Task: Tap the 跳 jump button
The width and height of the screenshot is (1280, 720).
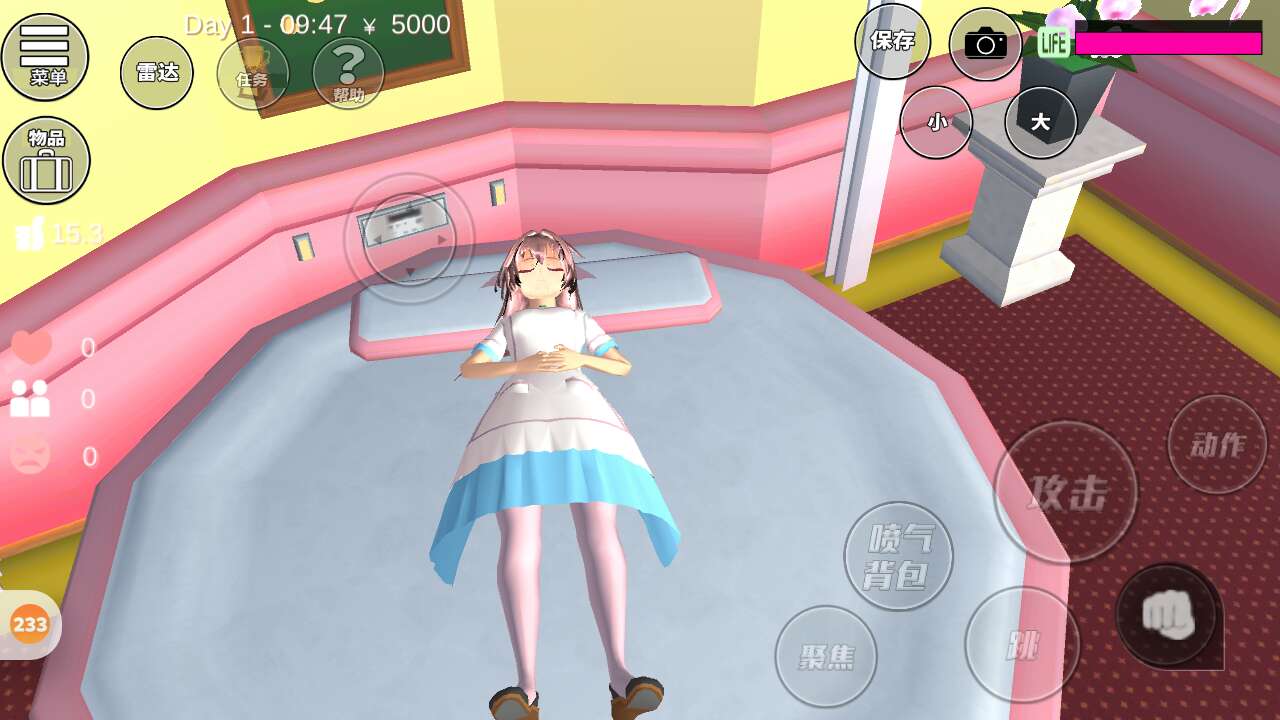Action: coord(1022,645)
